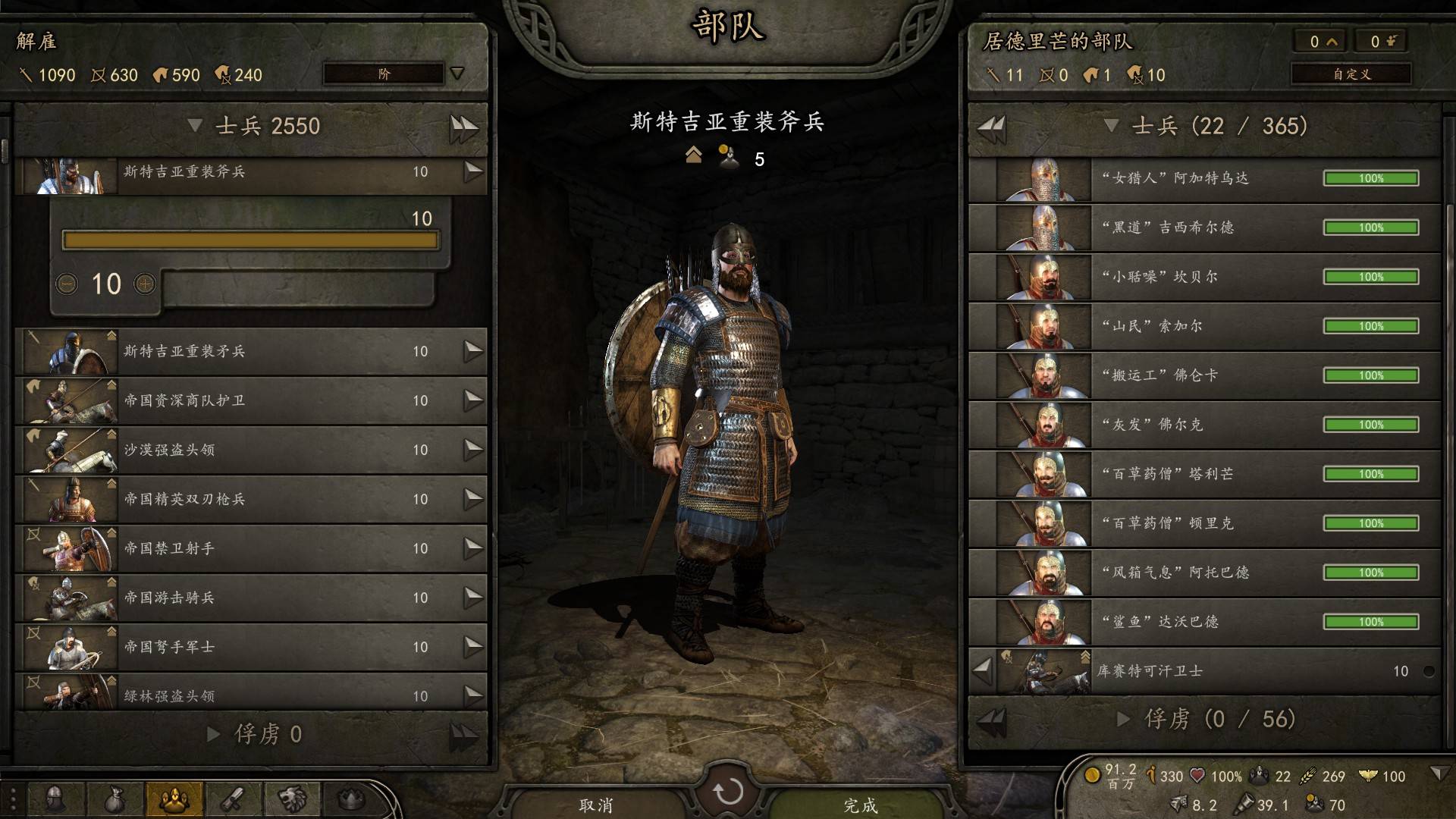
Task: Transfer 斯特吉亚重装矛兵 using its arrow
Action: (x=473, y=351)
